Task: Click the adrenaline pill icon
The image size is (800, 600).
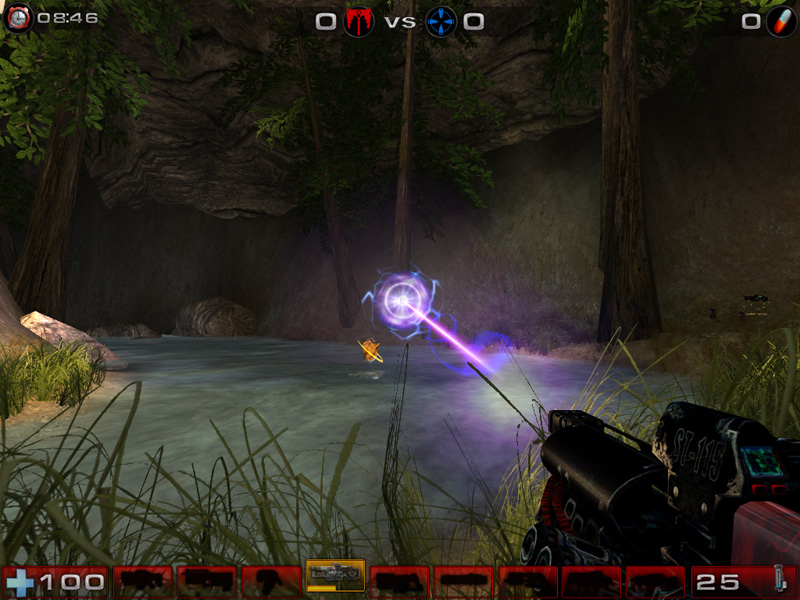Action: (x=780, y=21)
